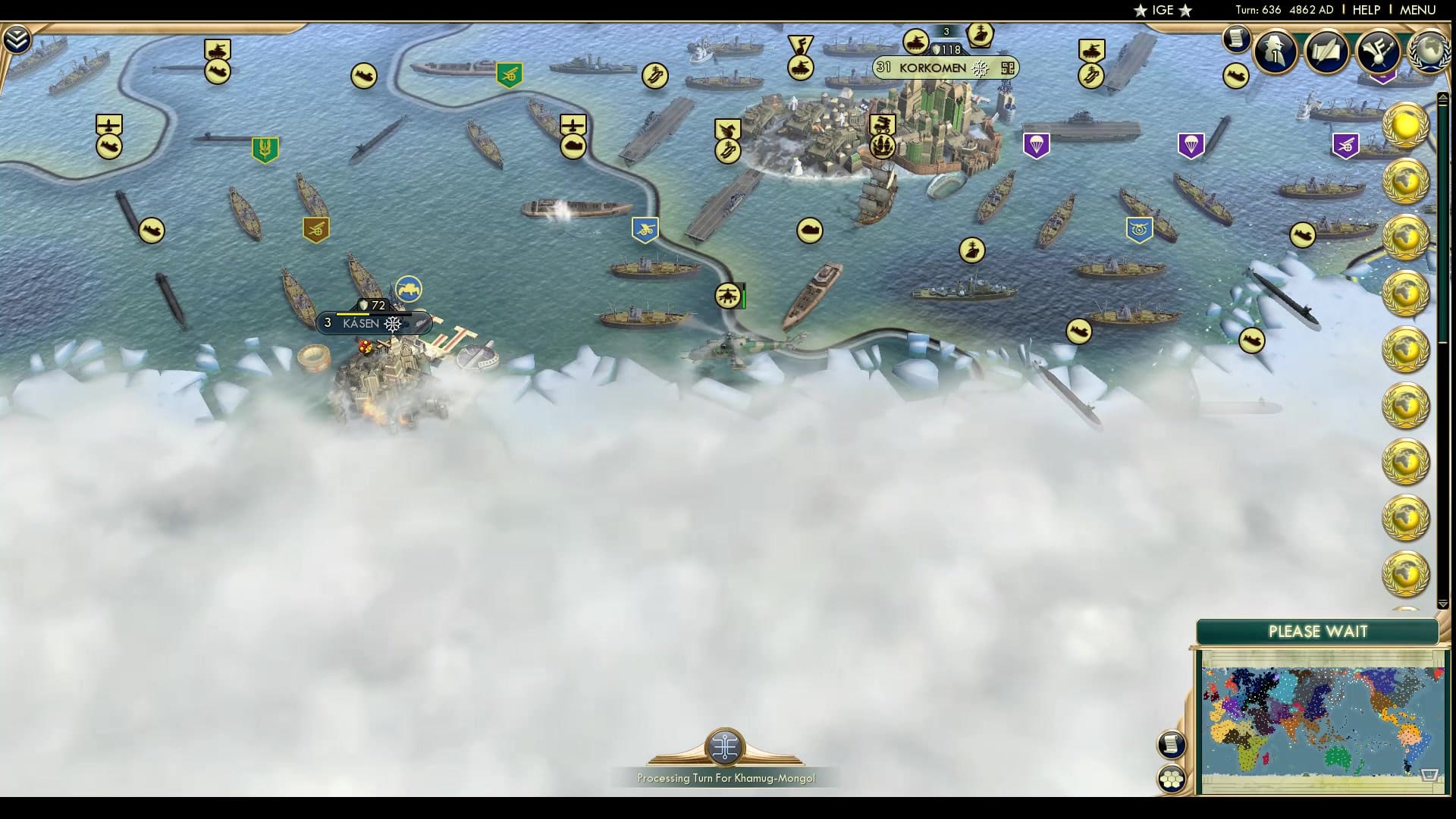1456x819 pixels.
Task: Open the Social Policies screen
Action: (x=1327, y=52)
